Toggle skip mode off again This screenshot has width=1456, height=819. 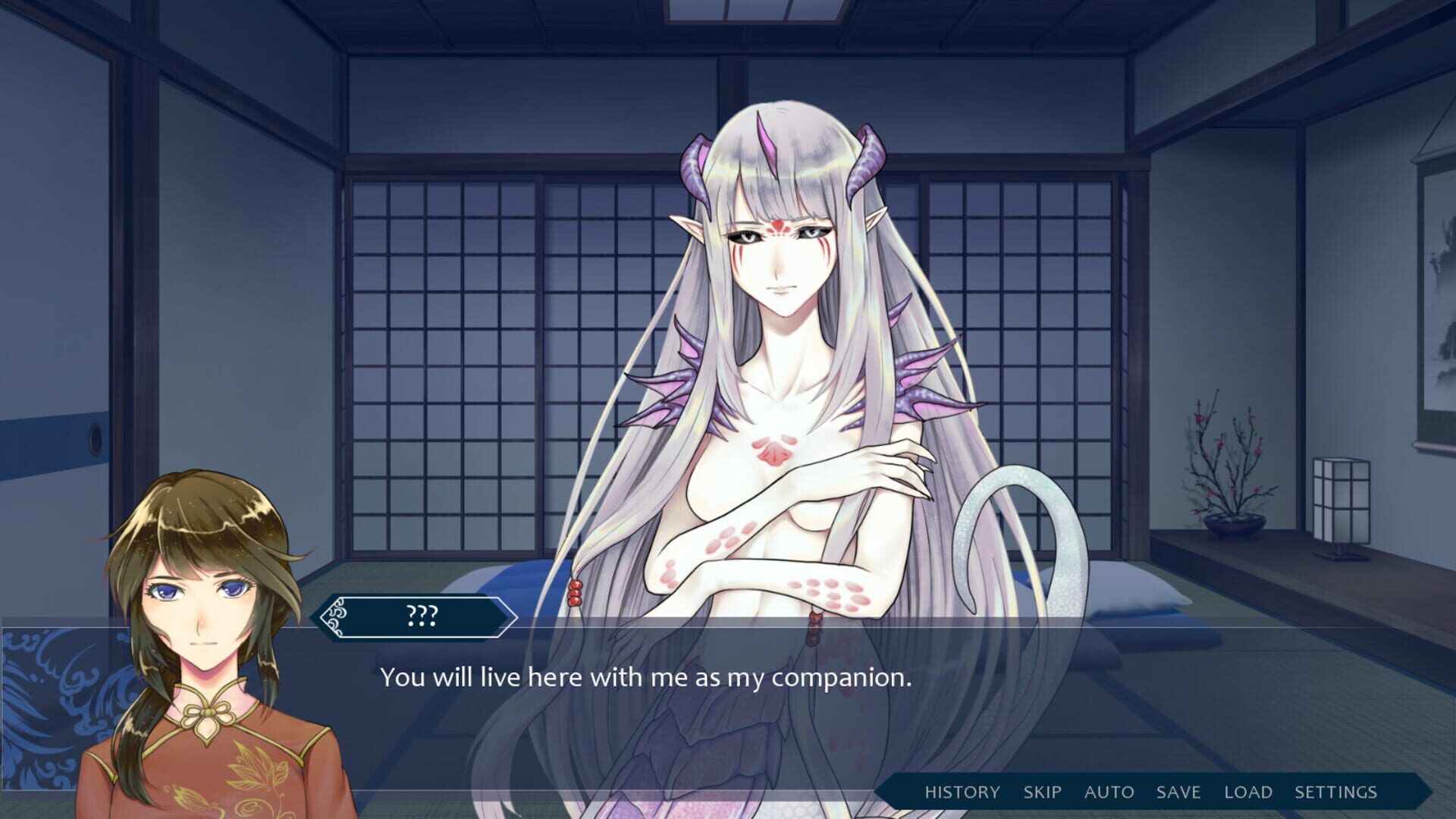[1043, 792]
